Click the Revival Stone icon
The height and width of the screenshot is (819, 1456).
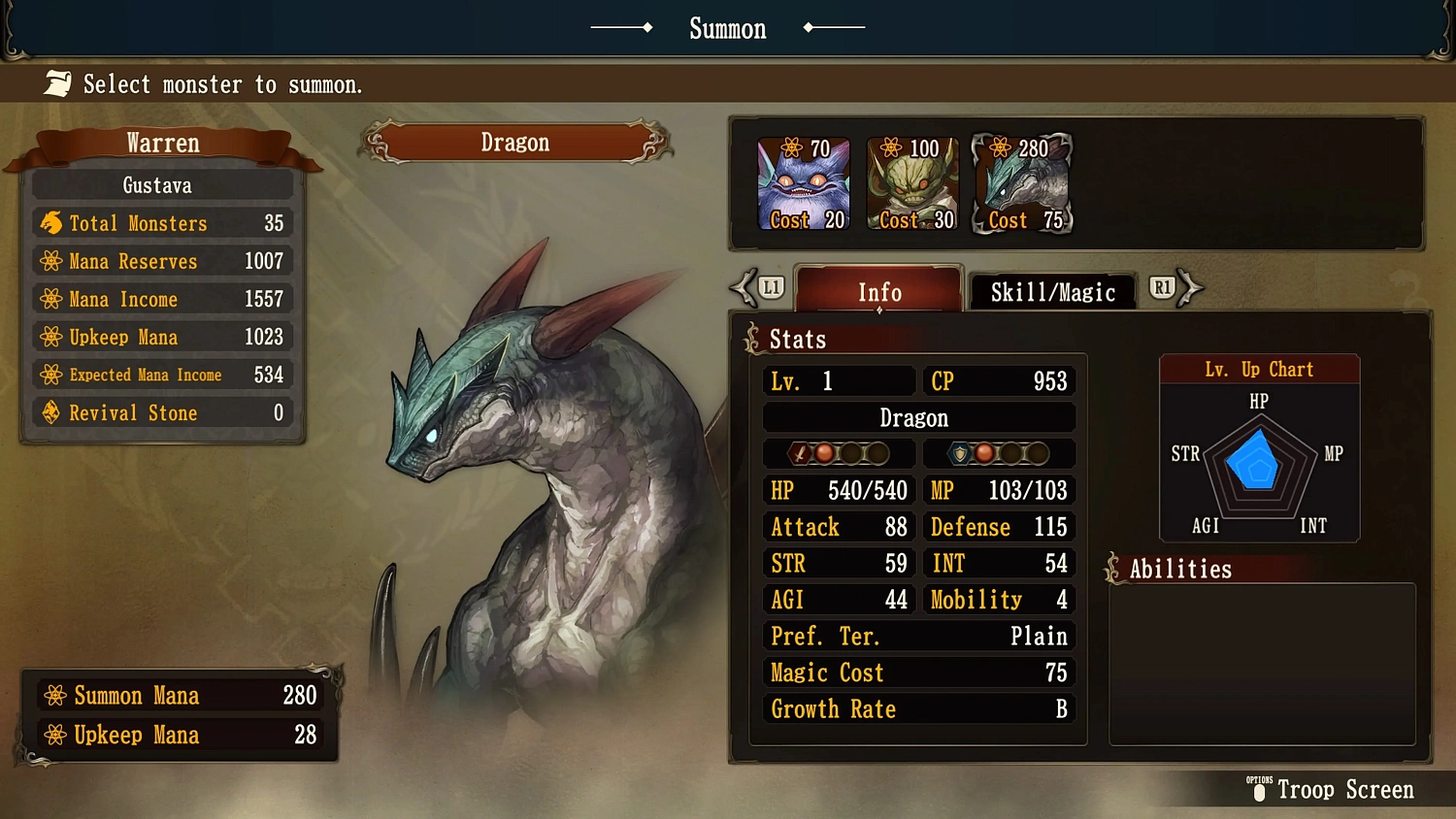pos(51,412)
